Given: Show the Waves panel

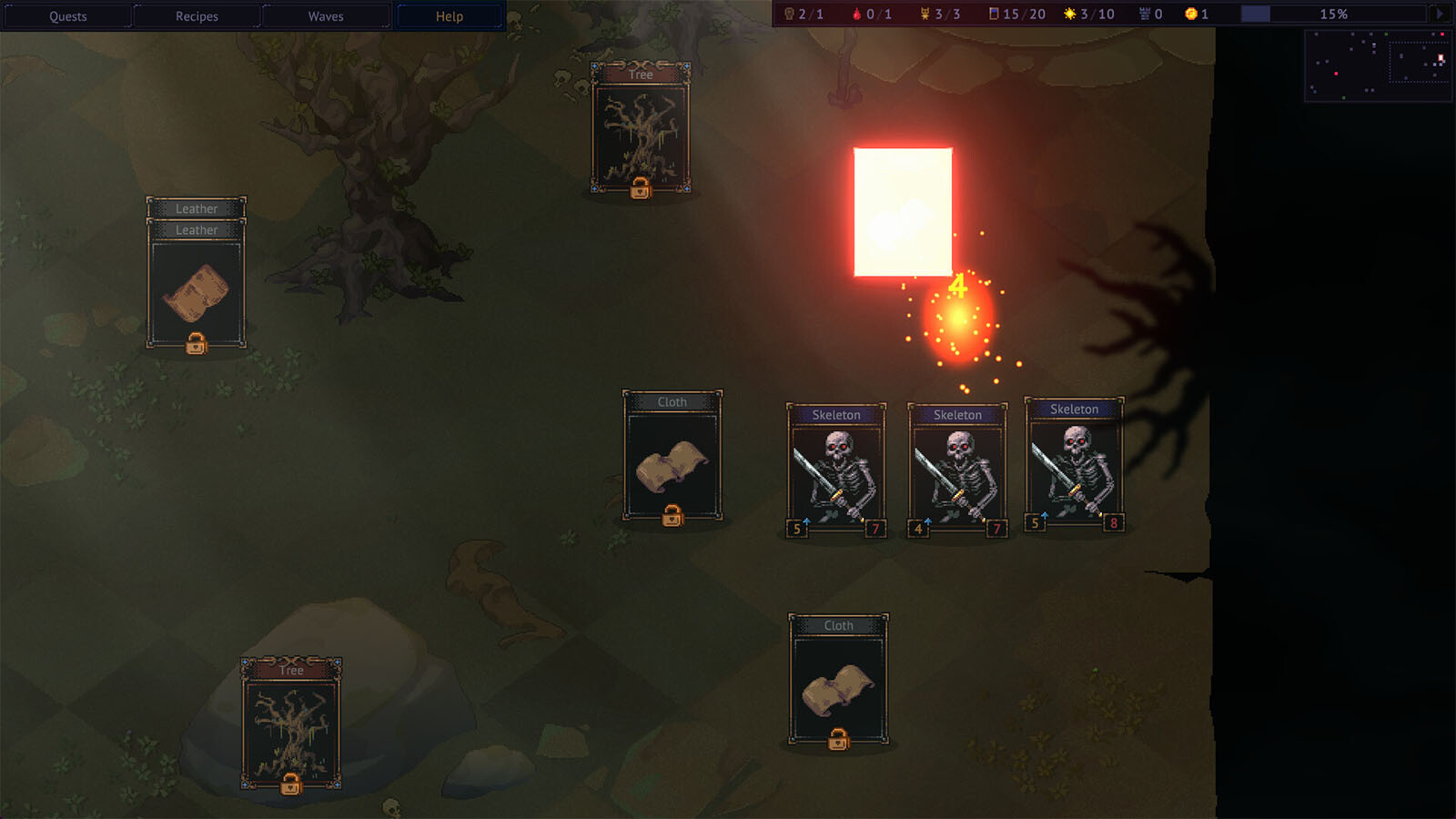Looking at the screenshot, I should tap(326, 16).
